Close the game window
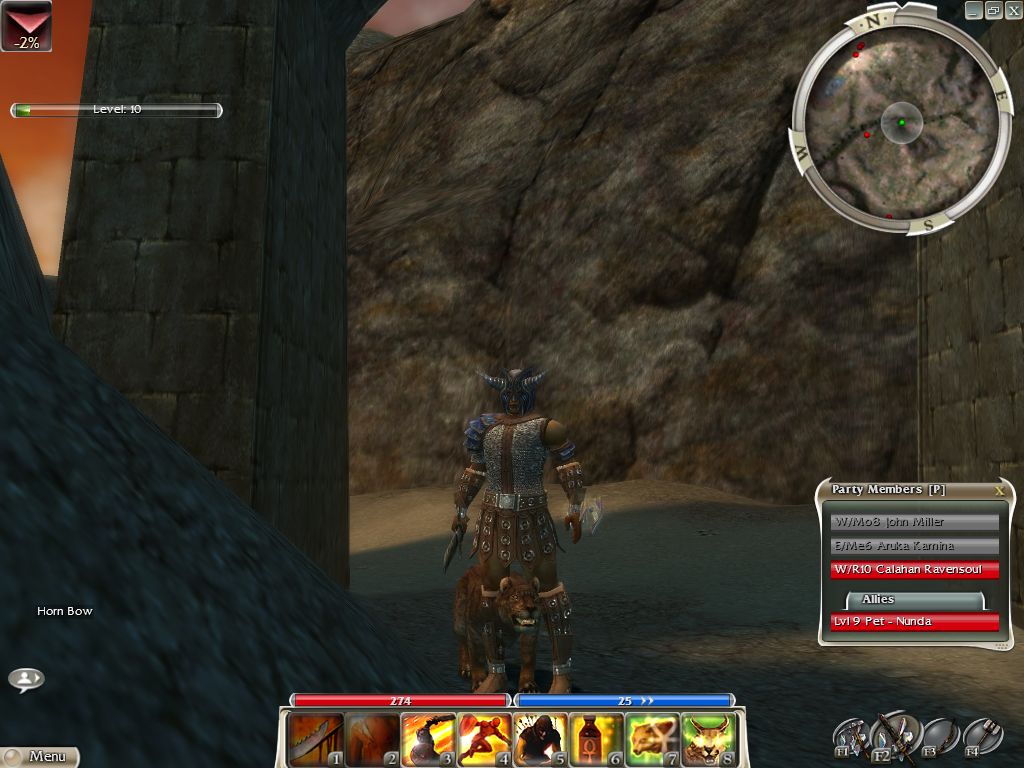 coord(1013,10)
